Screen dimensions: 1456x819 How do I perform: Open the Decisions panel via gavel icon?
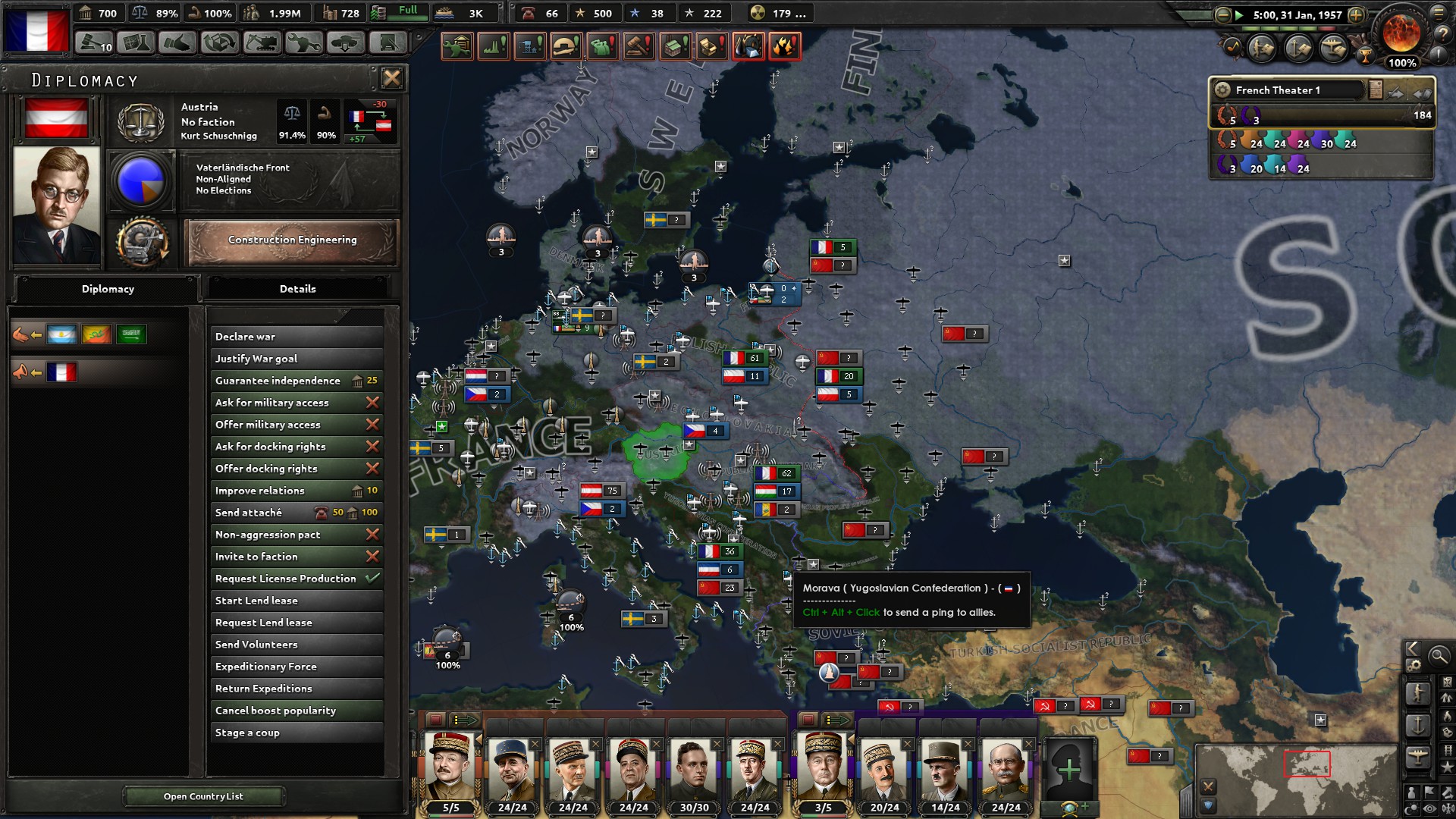(x=93, y=44)
